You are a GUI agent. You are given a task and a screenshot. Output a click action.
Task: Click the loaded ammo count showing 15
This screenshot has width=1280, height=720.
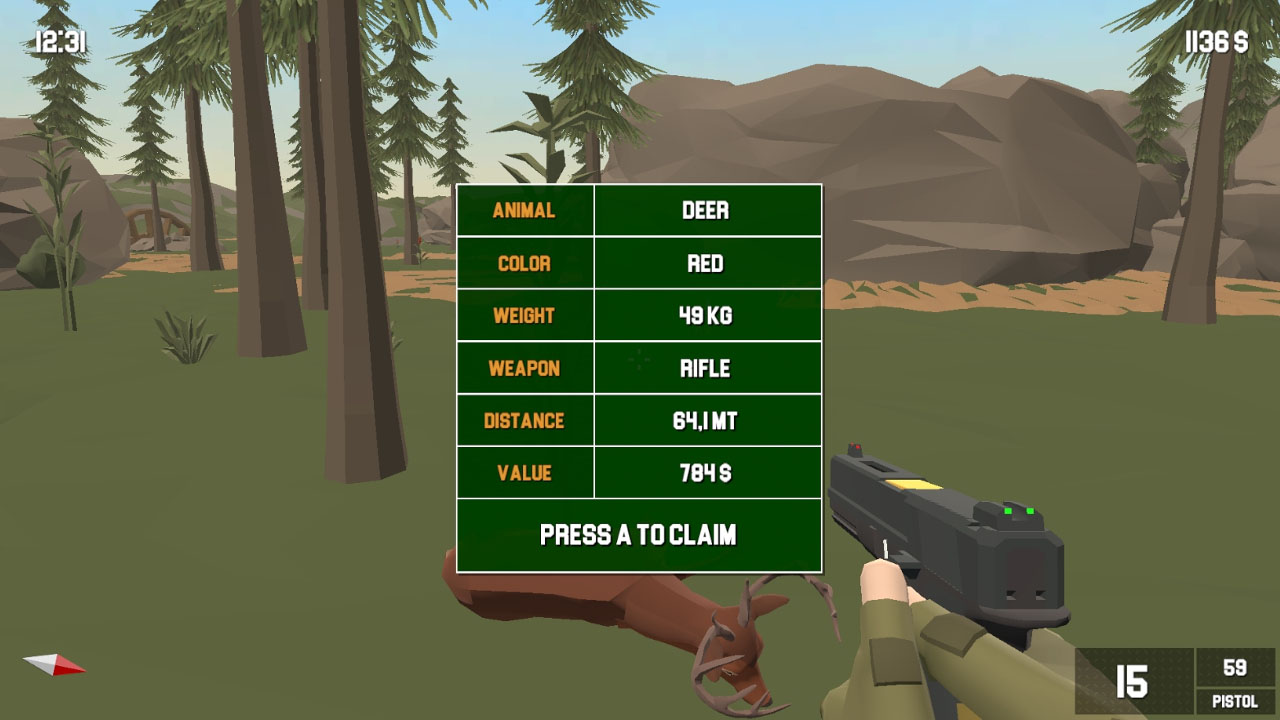click(1130, 679)
